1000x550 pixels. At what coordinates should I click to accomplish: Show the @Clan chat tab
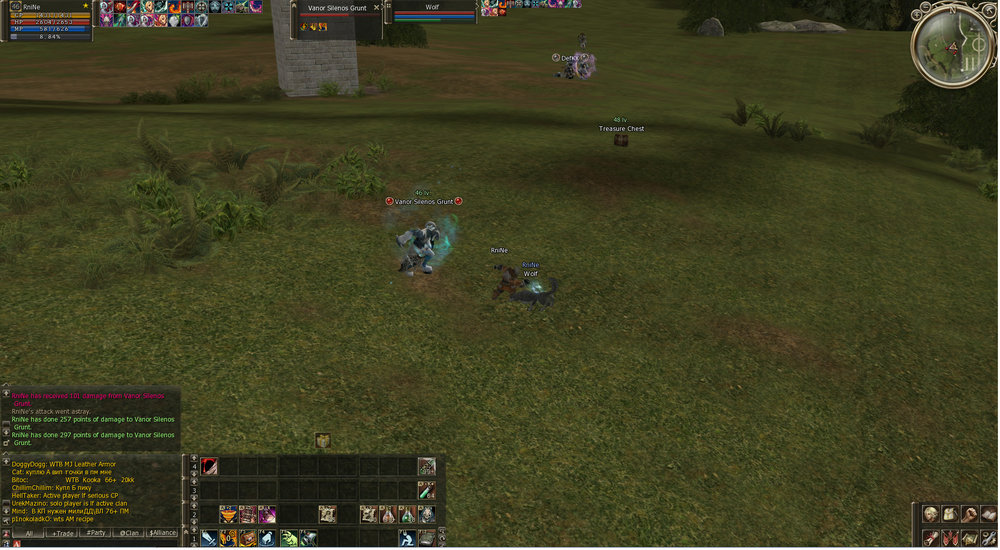point(129,533)
